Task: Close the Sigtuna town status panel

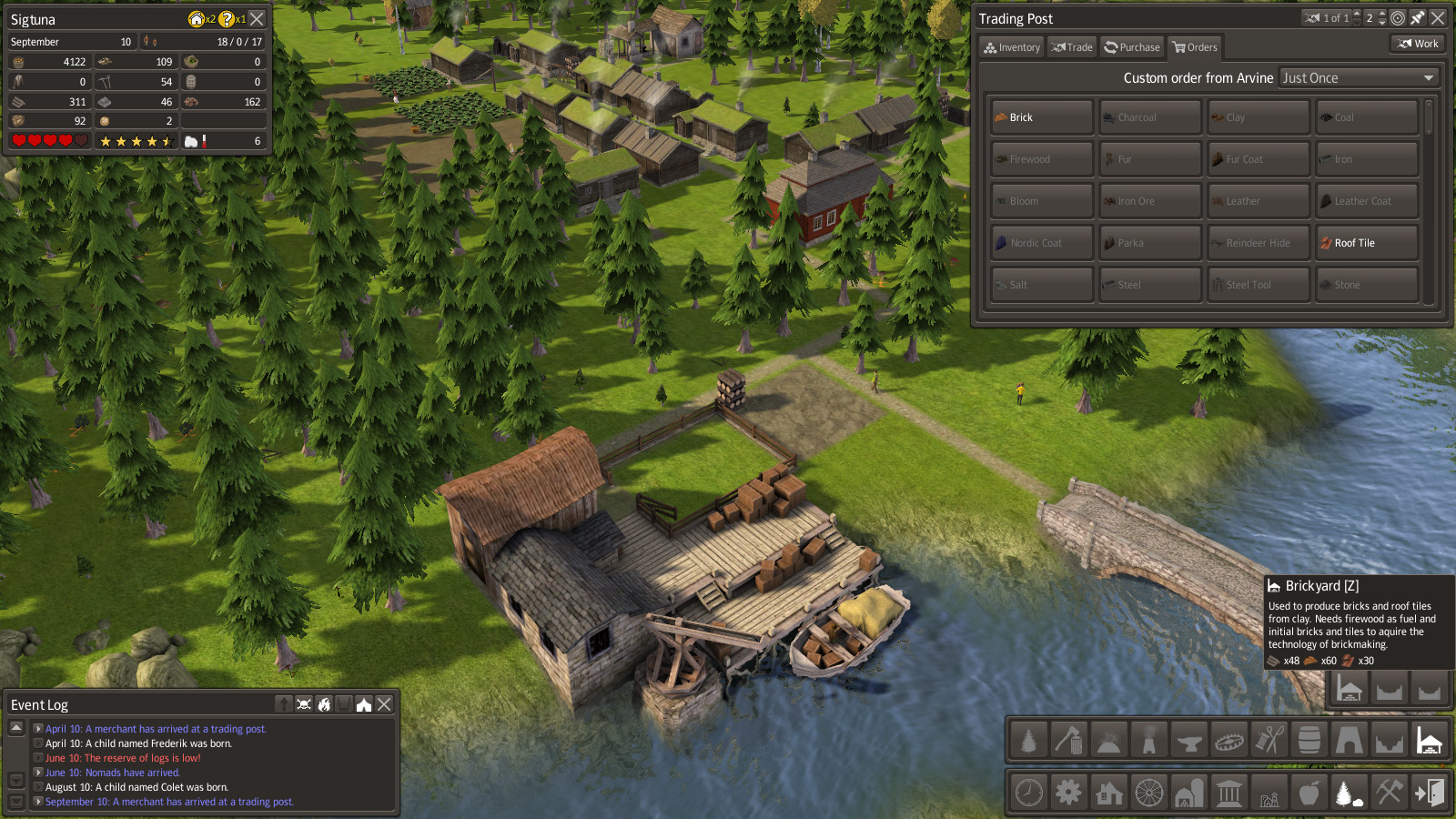Action: tap(258, 19)
